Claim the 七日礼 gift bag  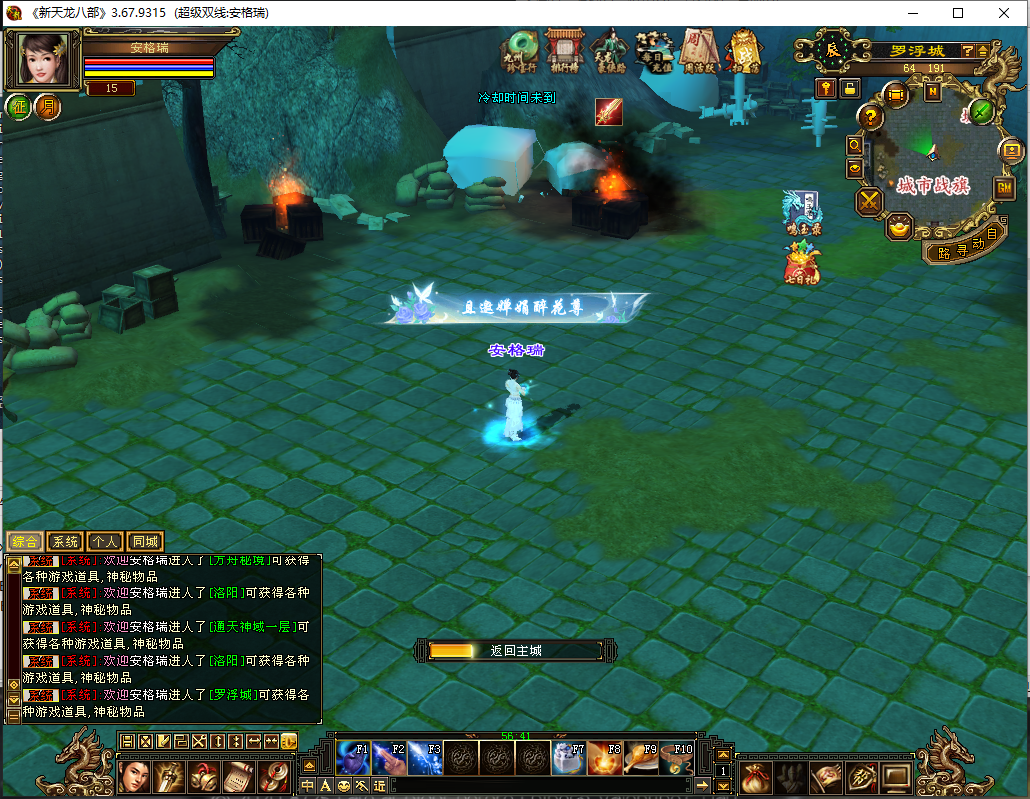[x=802, y=263]
